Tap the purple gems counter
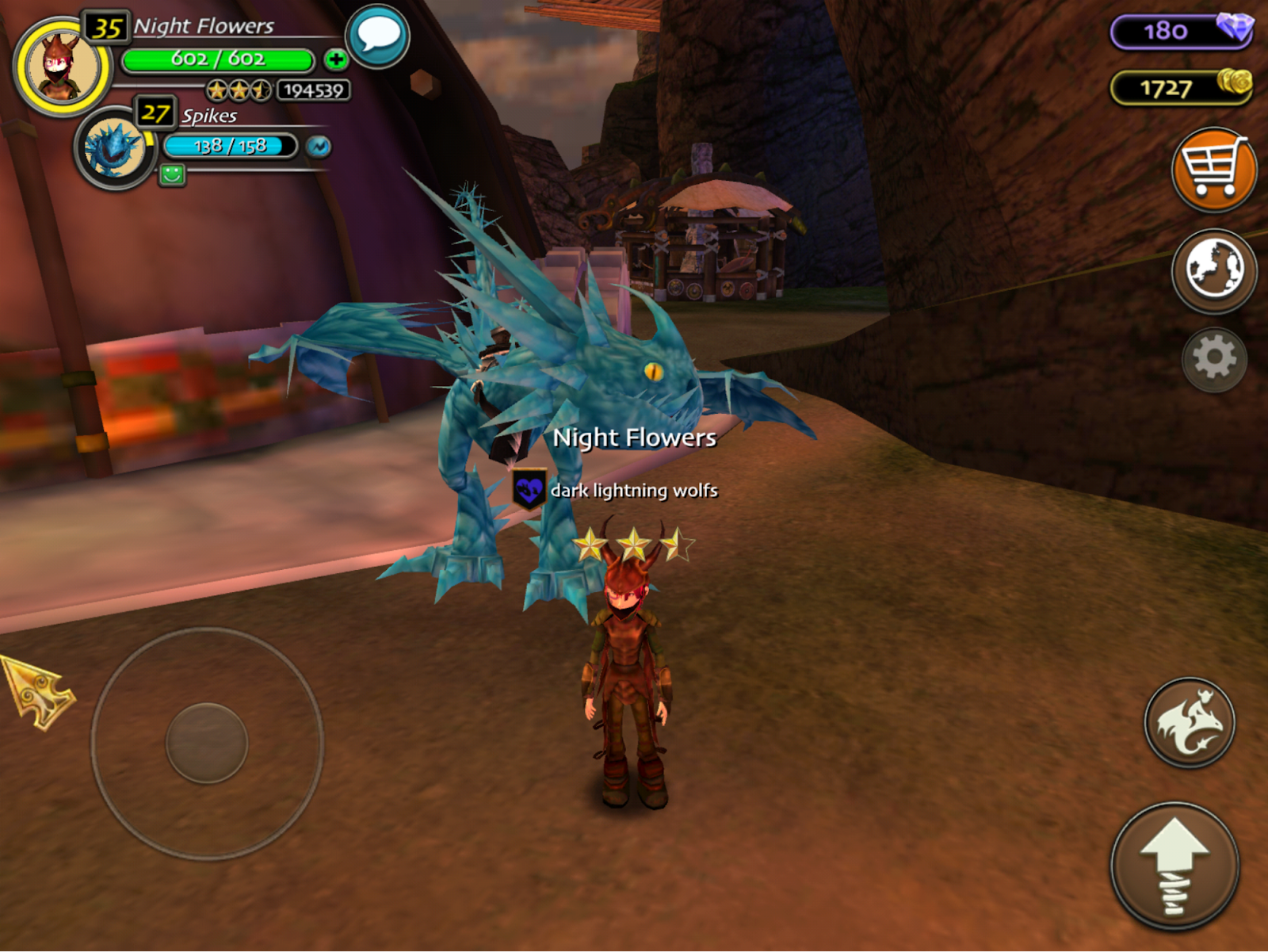Image resolution: width=1268 pixels, height=952 pixels. point(1181,32)
